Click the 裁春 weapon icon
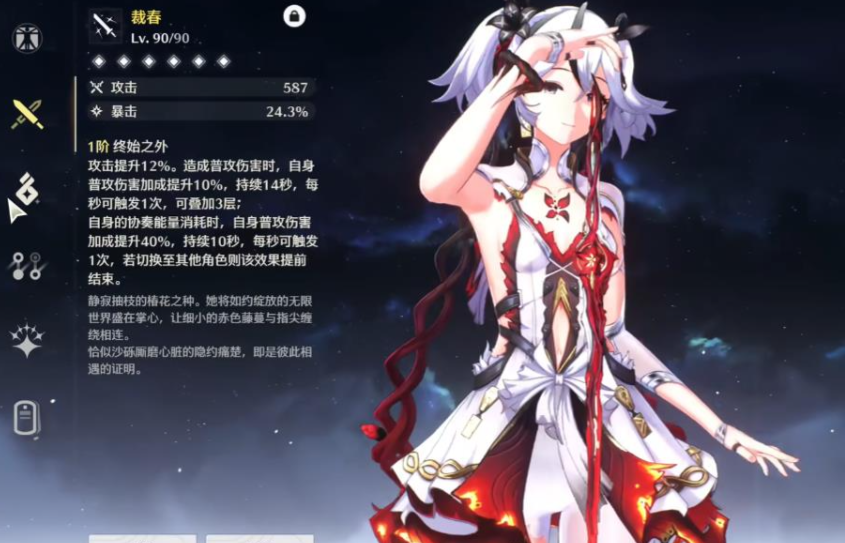Screen dimensions: 845x543 tap(105, 26)
